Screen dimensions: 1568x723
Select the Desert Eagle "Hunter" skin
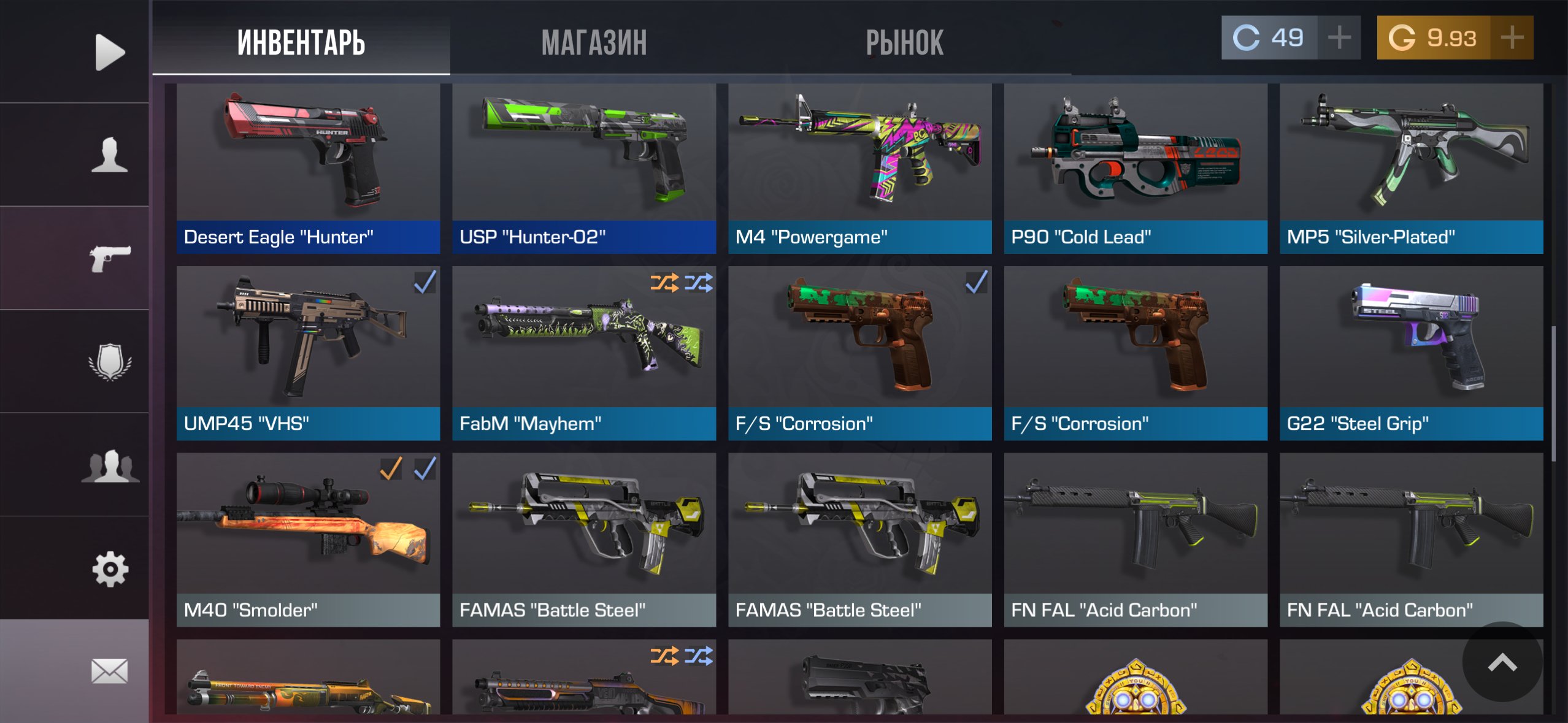coord(308,169)
